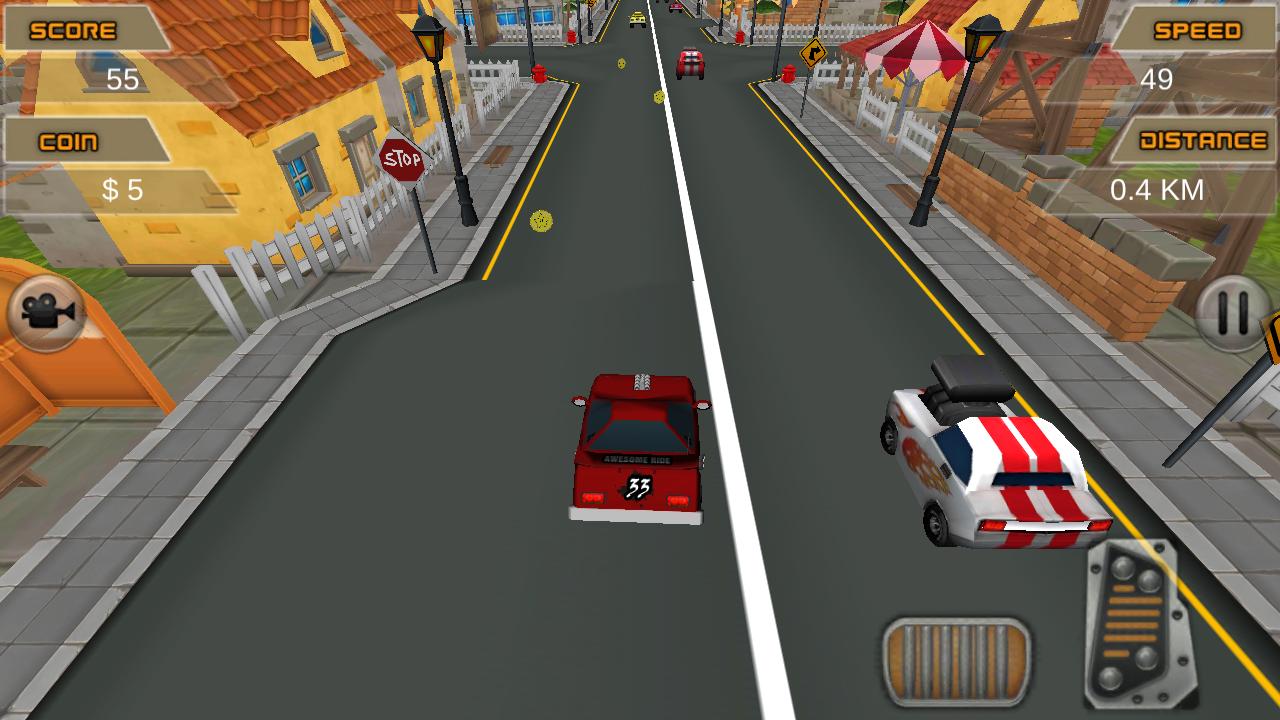Click the red car ahead in the distance
This screenshot has height=720, width=1280.
pyautogui.click(x=688, y=62)
